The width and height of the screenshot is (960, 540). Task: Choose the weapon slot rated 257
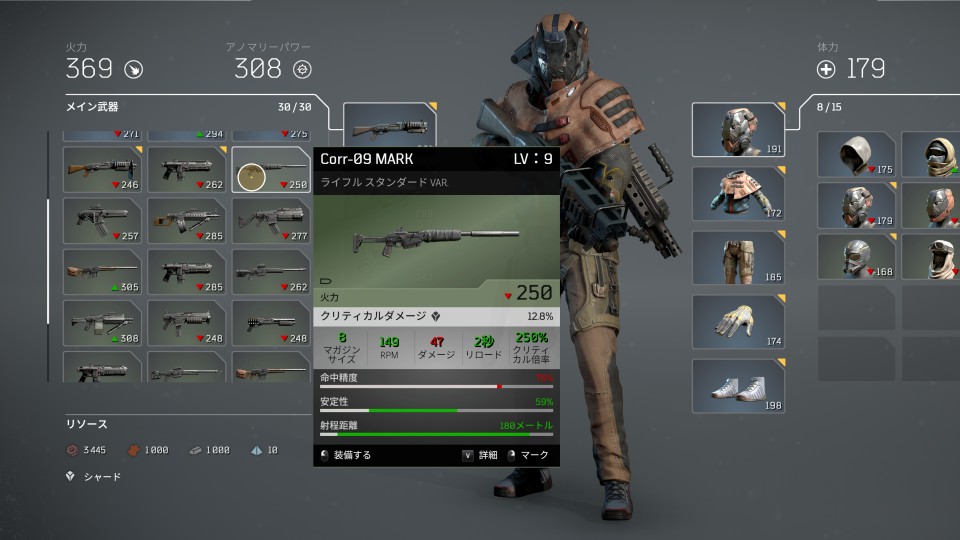tap(101, 220)
